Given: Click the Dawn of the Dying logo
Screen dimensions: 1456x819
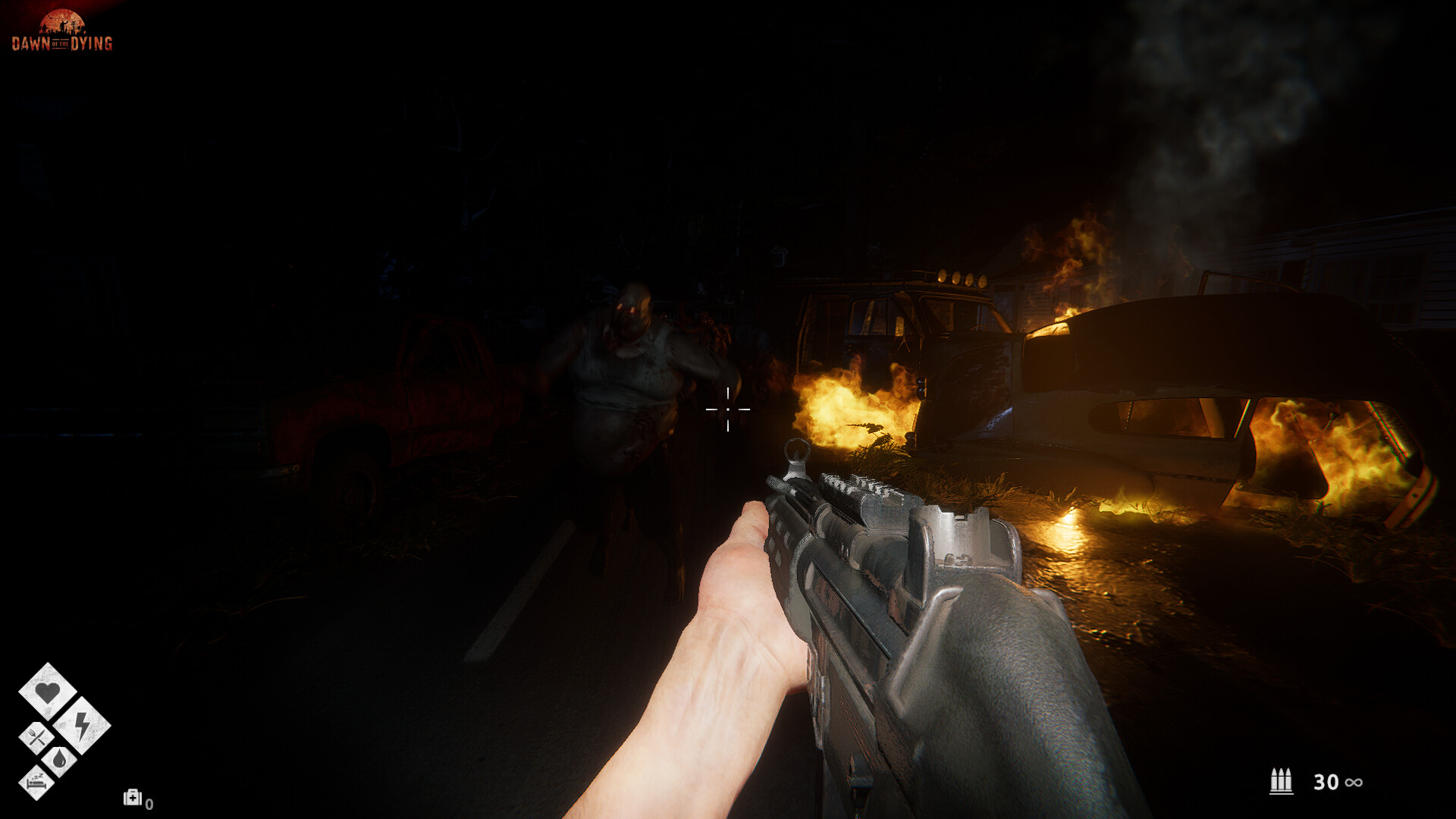Looking at the screenshot, I should [x=62, y=31].
